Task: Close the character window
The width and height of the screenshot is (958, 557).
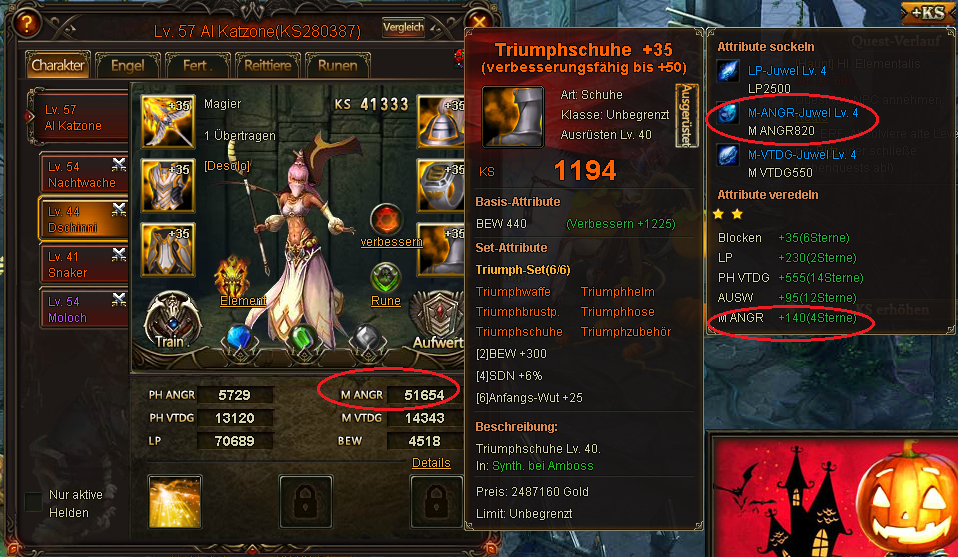Action: pos(480,23)
